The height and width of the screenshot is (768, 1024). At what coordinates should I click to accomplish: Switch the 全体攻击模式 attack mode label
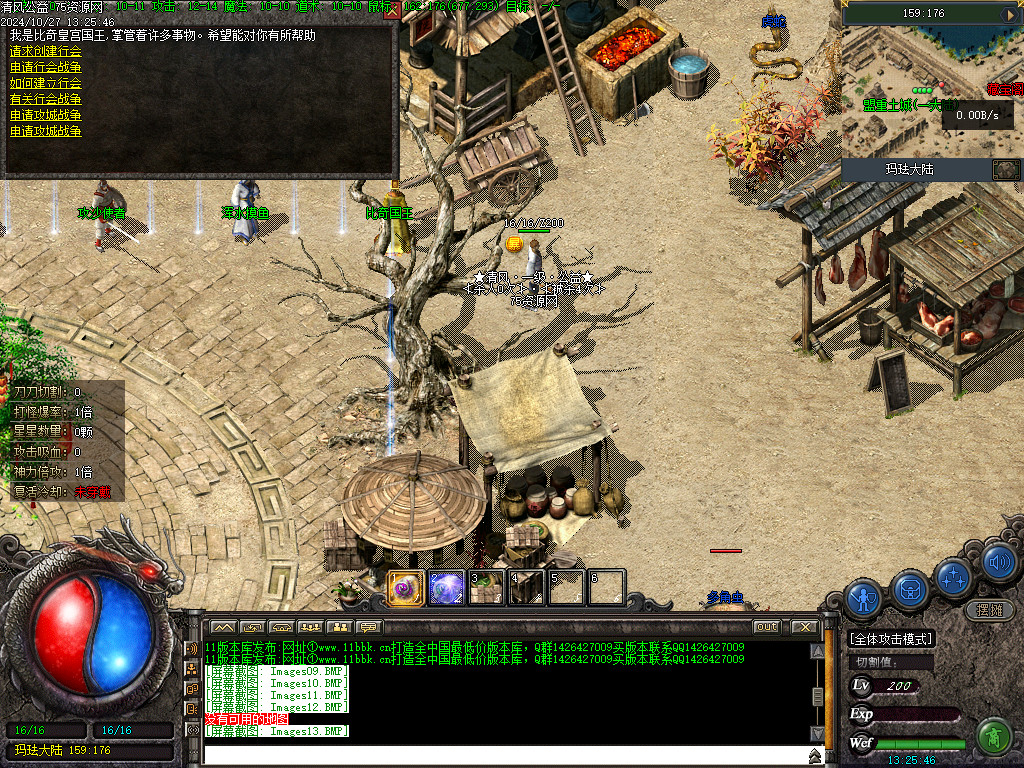click(891, 639)
